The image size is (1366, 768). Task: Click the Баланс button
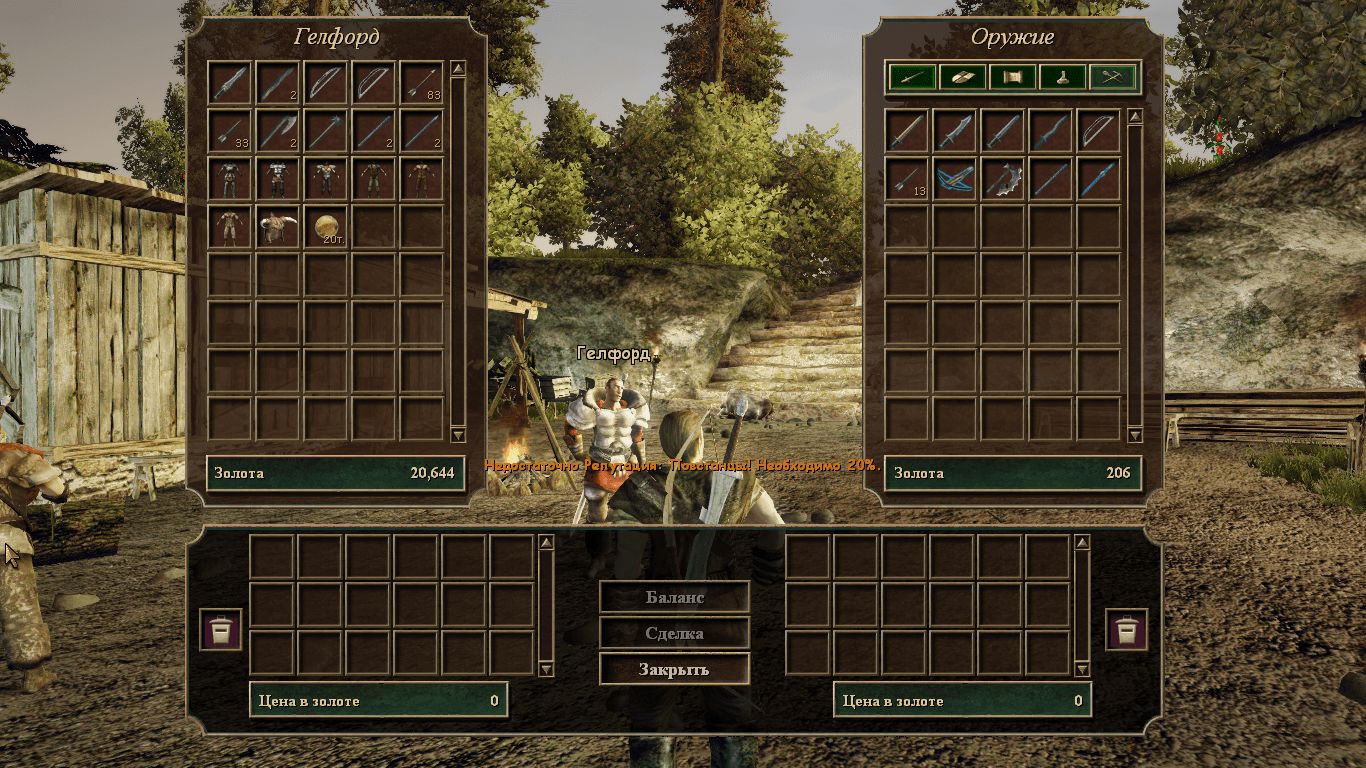[674, 597]
